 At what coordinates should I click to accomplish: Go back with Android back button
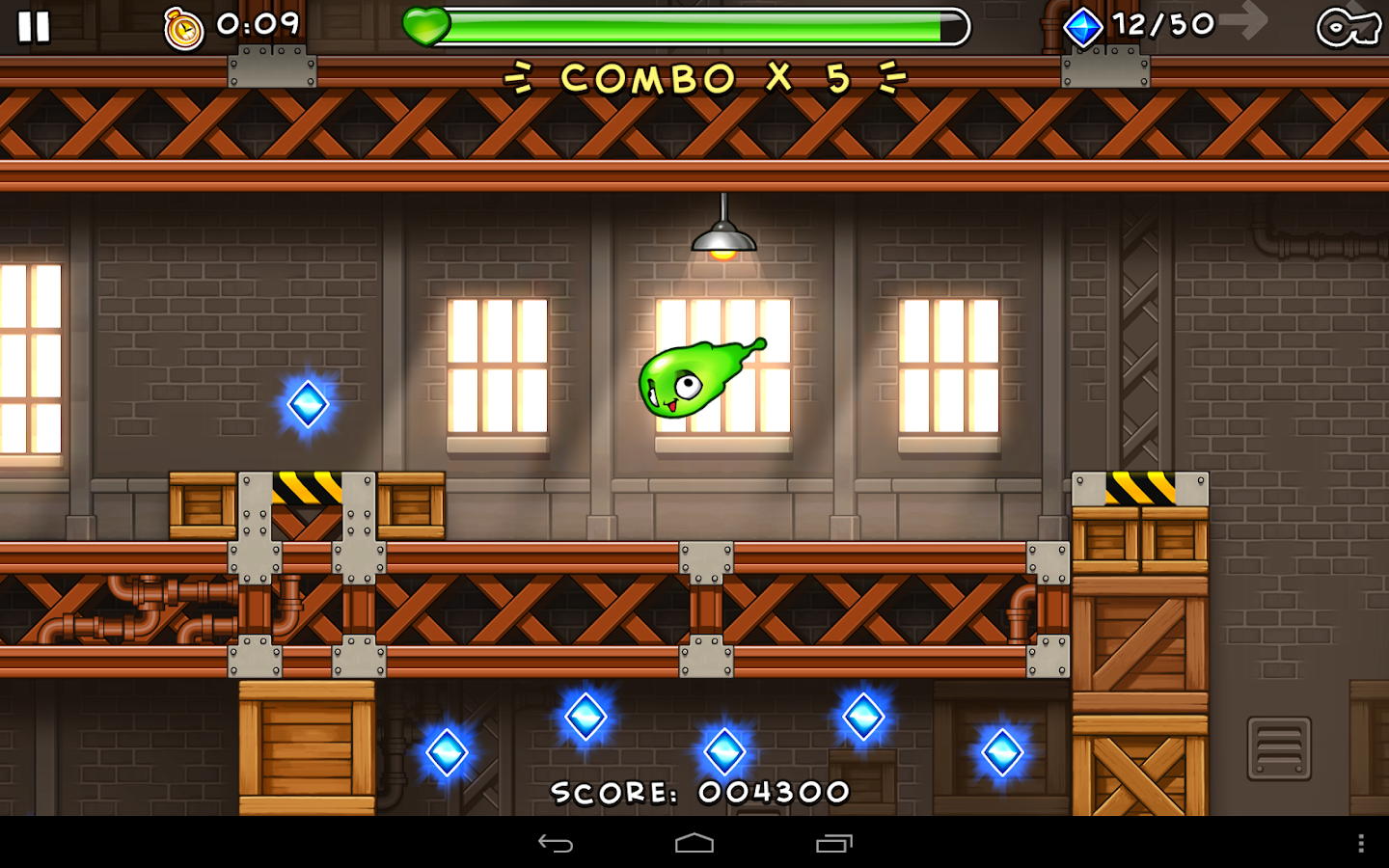556,844
